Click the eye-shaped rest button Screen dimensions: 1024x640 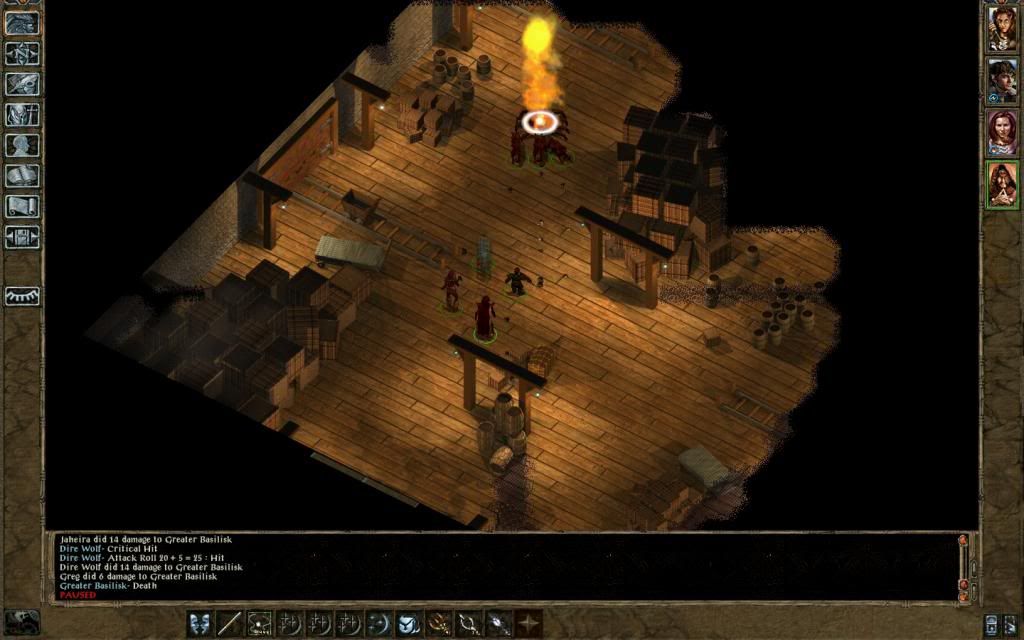click(x=22, y=296)
